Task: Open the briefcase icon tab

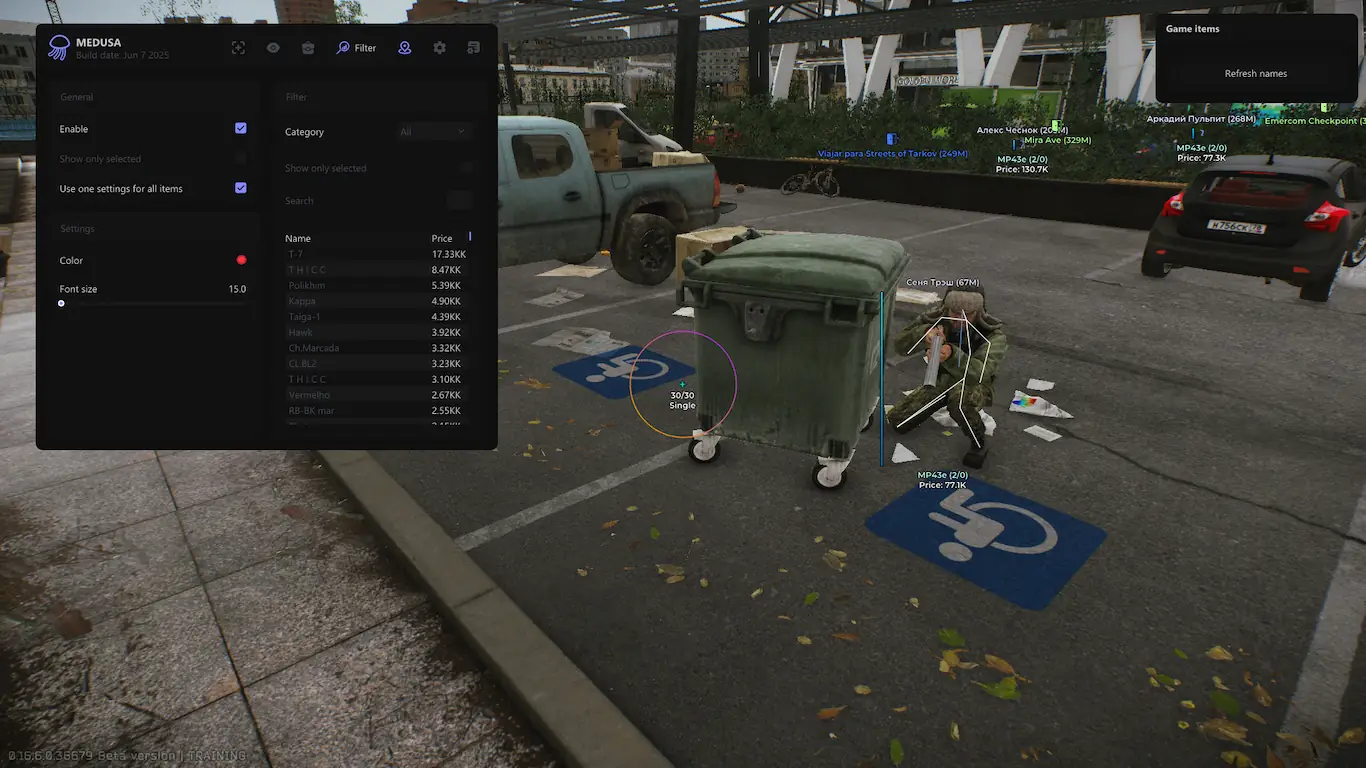Action: (308, 48)
